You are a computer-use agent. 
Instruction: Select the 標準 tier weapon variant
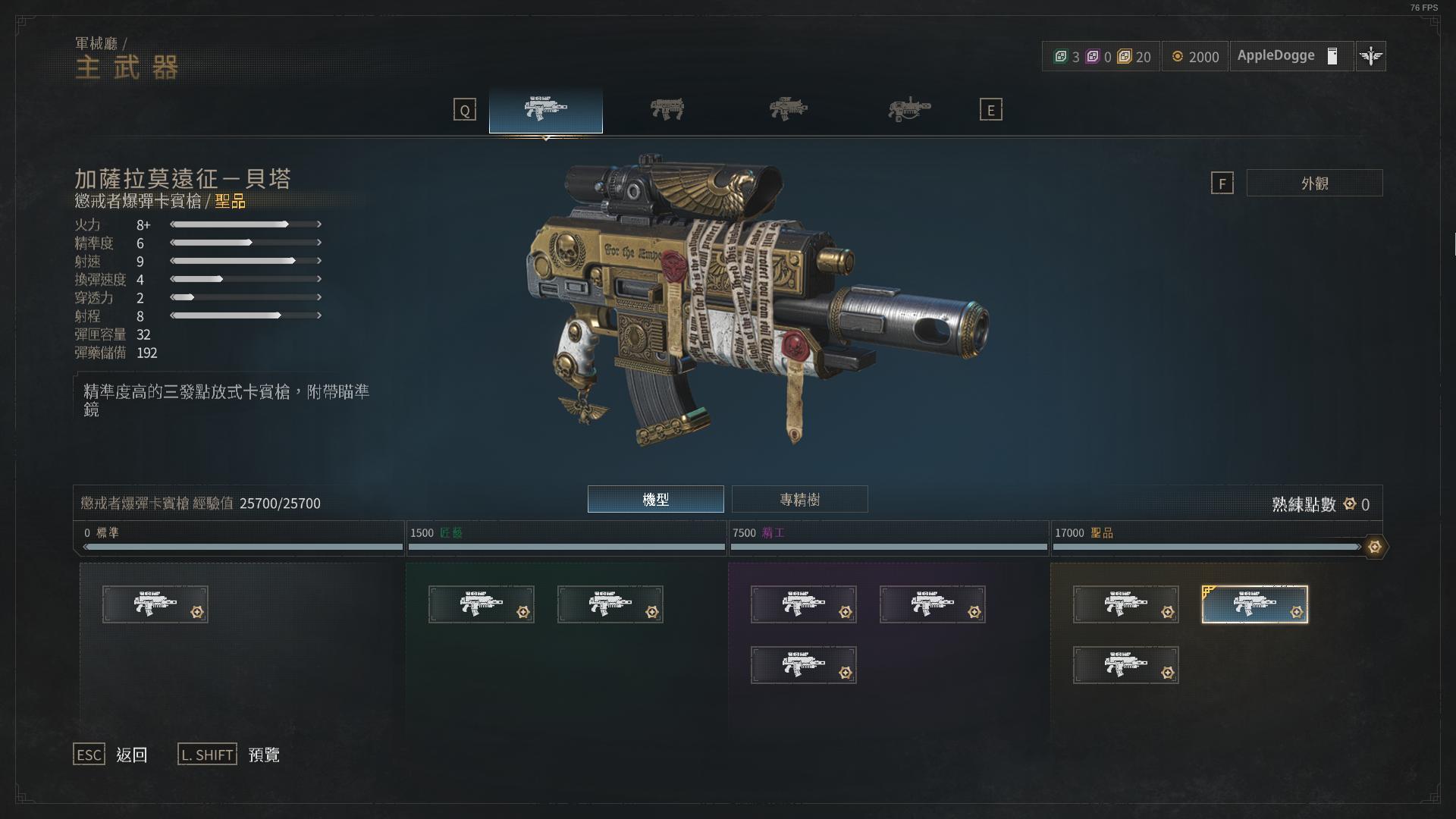point(155,604)
